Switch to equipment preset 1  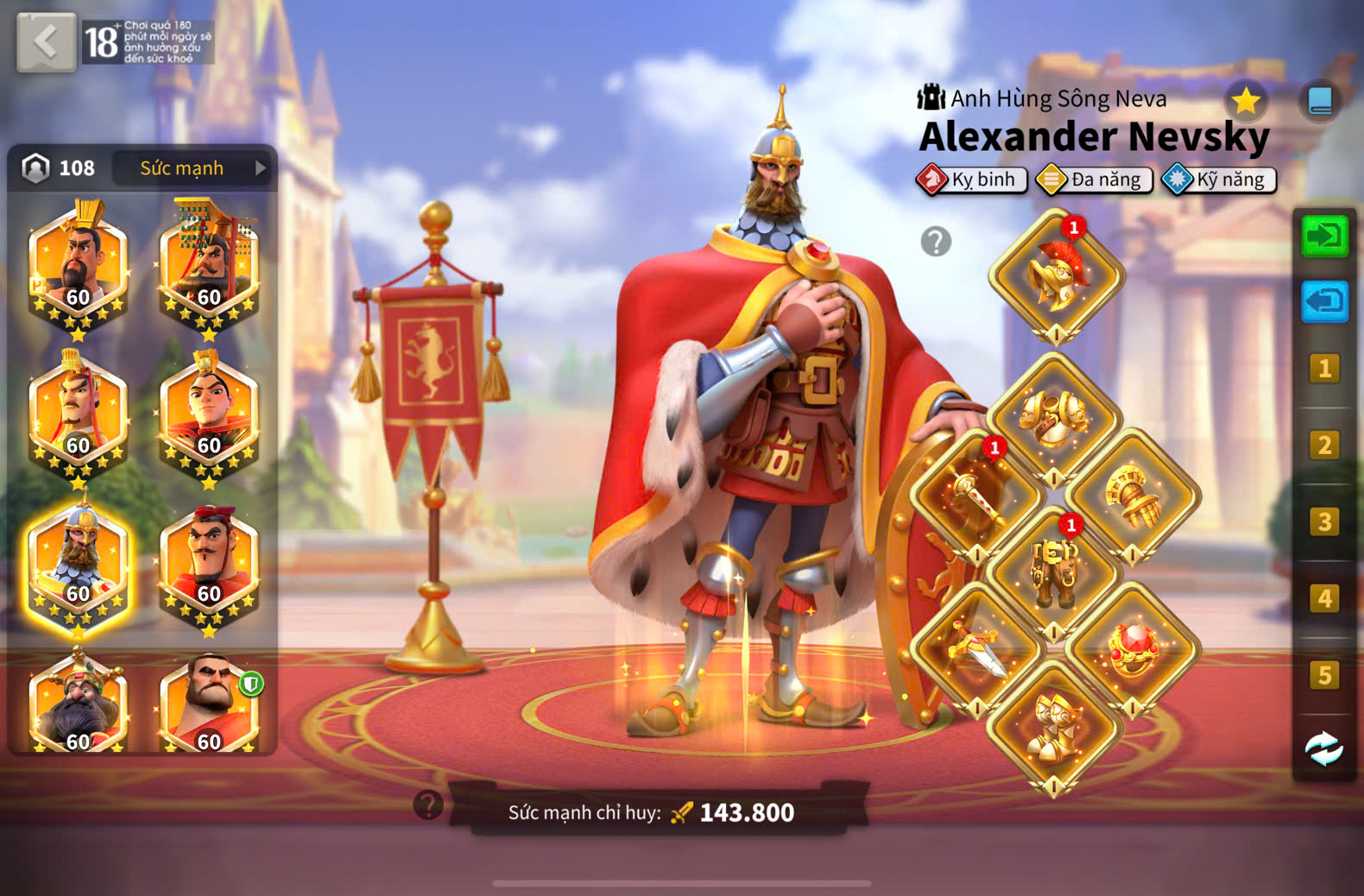coord(1324,369)
